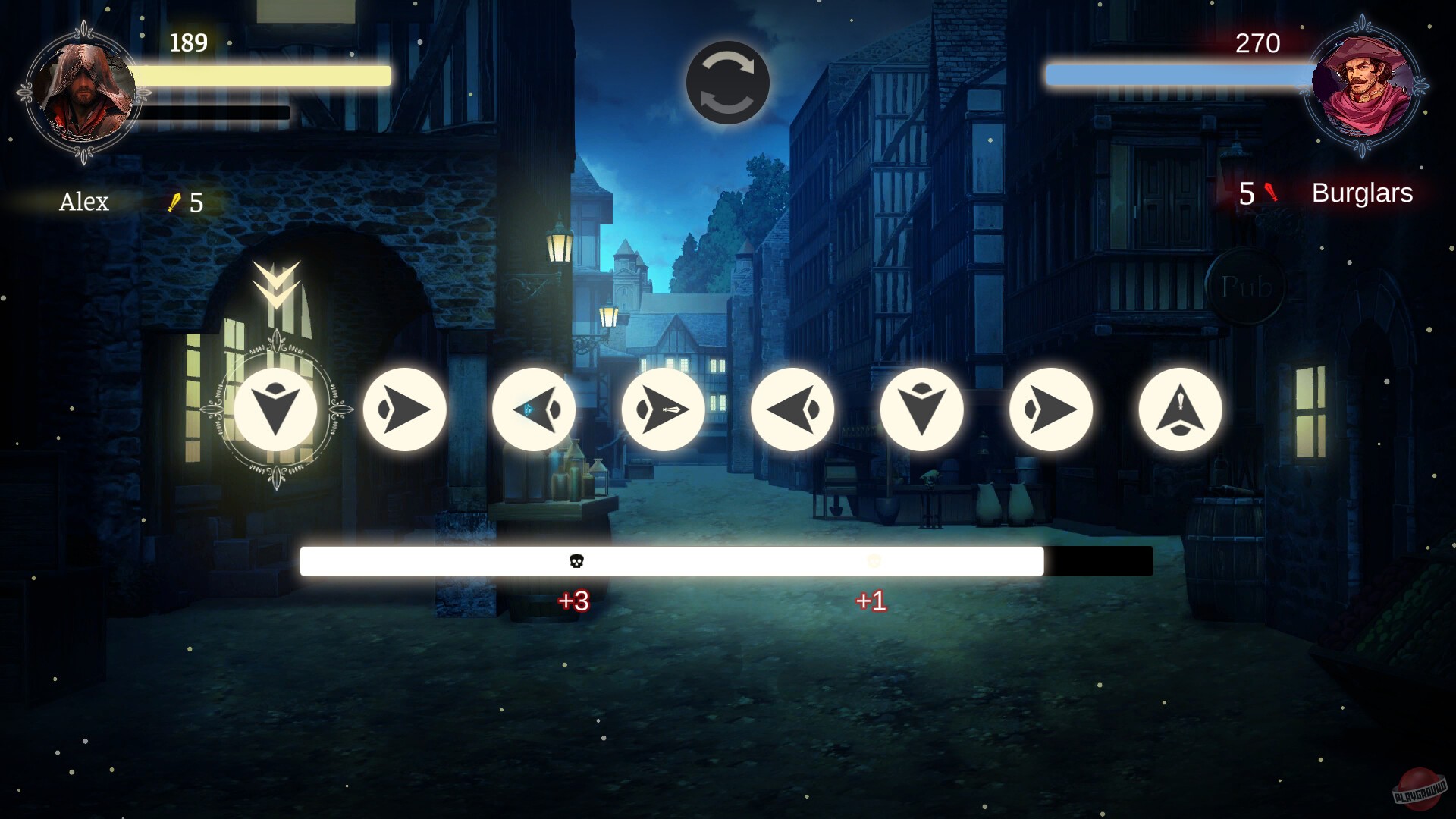
Task: Select the Burglars name label
Action: pos(1361,194)
